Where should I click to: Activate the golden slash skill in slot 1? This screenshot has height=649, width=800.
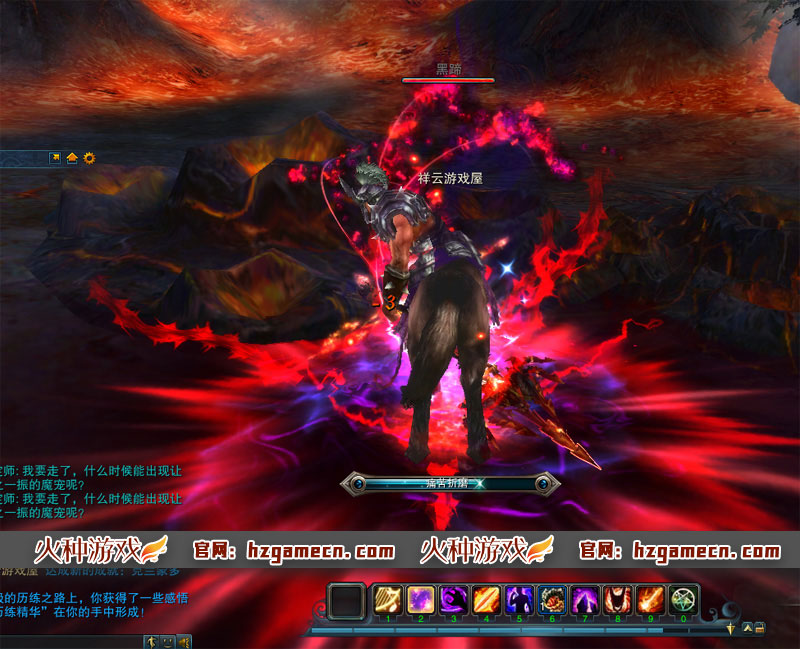coord(387,600)
